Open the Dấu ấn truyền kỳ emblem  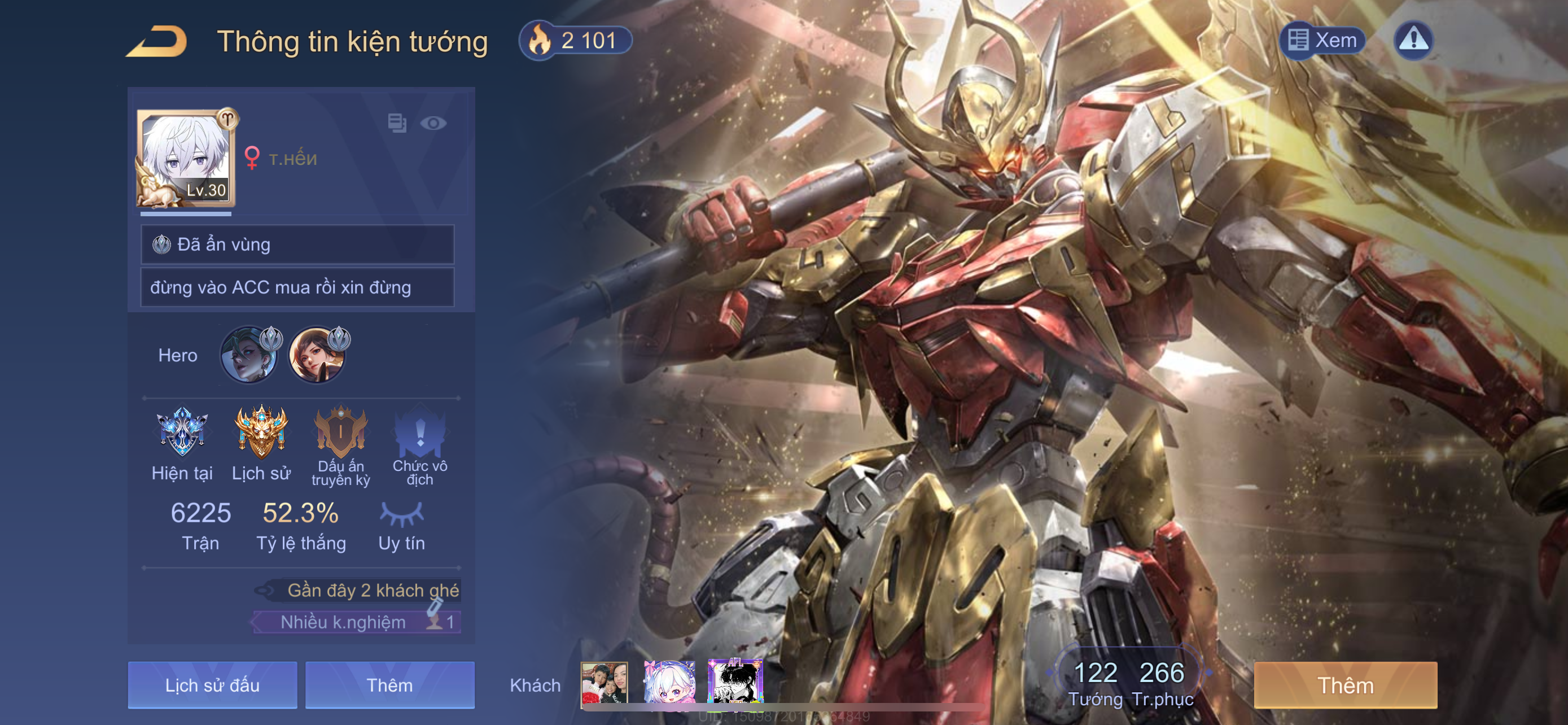pyautogui.click(x=340, y=432)
